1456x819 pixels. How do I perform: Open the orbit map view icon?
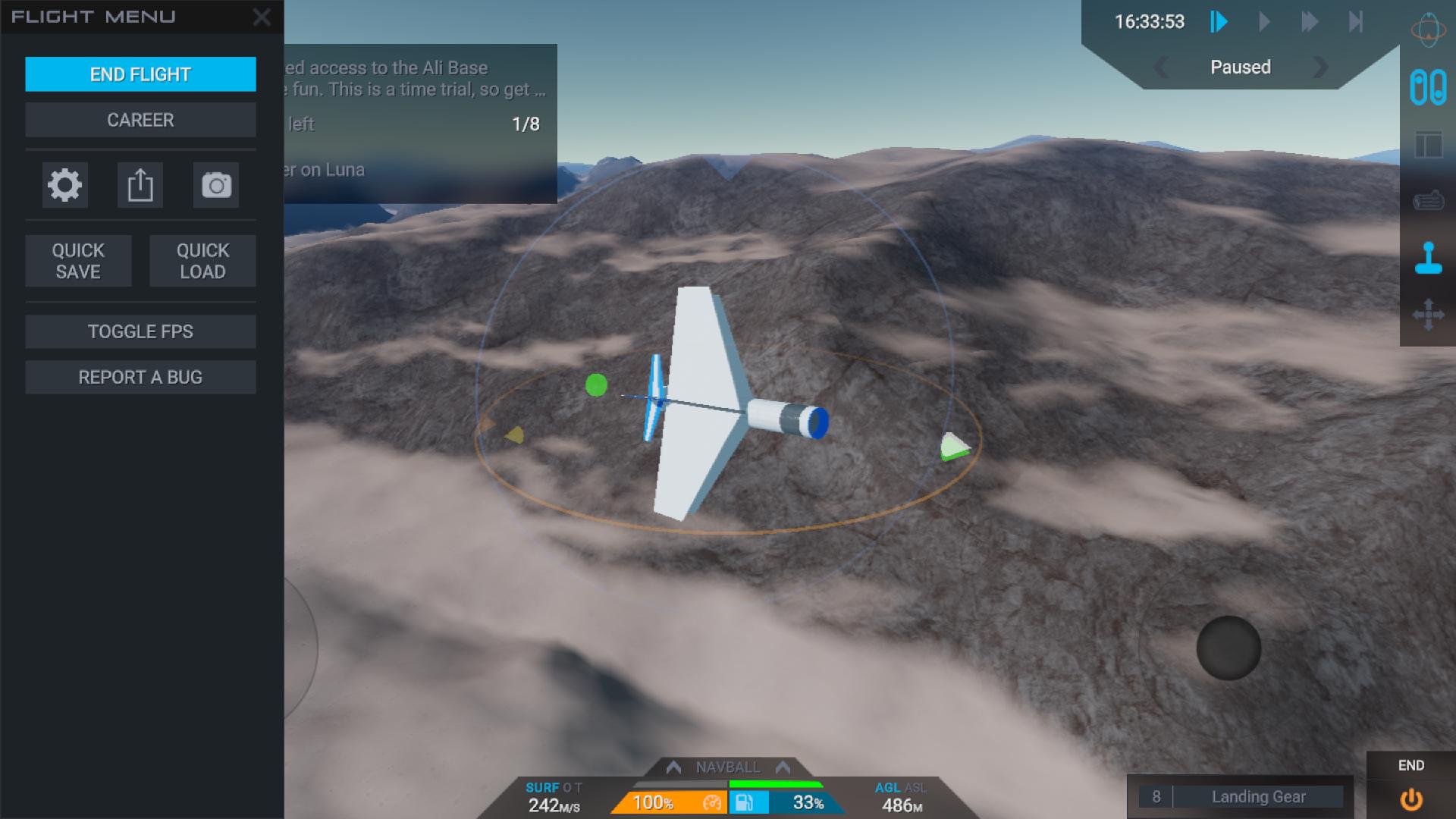[x=1428, y=30]
